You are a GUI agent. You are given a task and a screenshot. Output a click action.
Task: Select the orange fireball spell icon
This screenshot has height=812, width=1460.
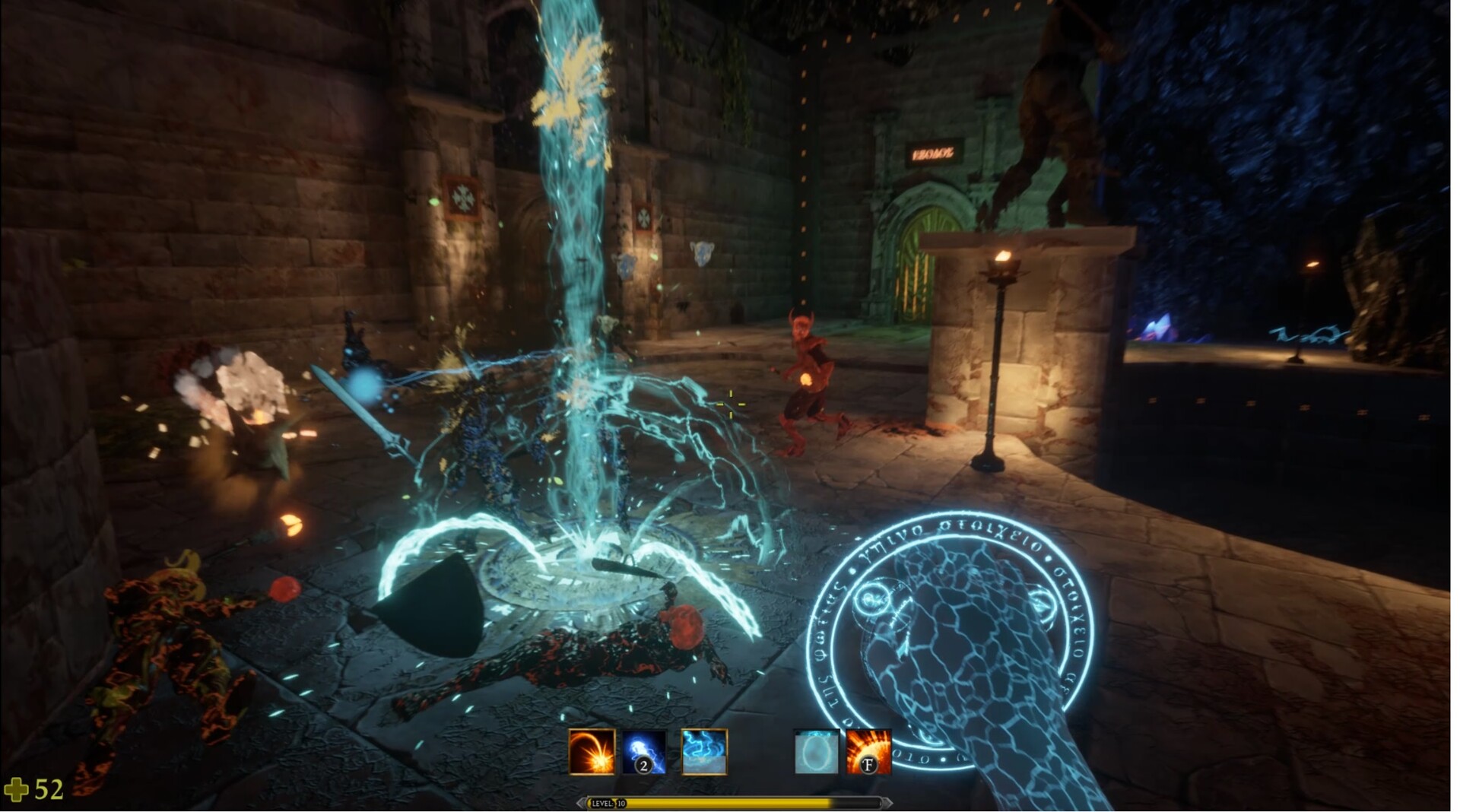pyautogui.click(x=592, y=753)
